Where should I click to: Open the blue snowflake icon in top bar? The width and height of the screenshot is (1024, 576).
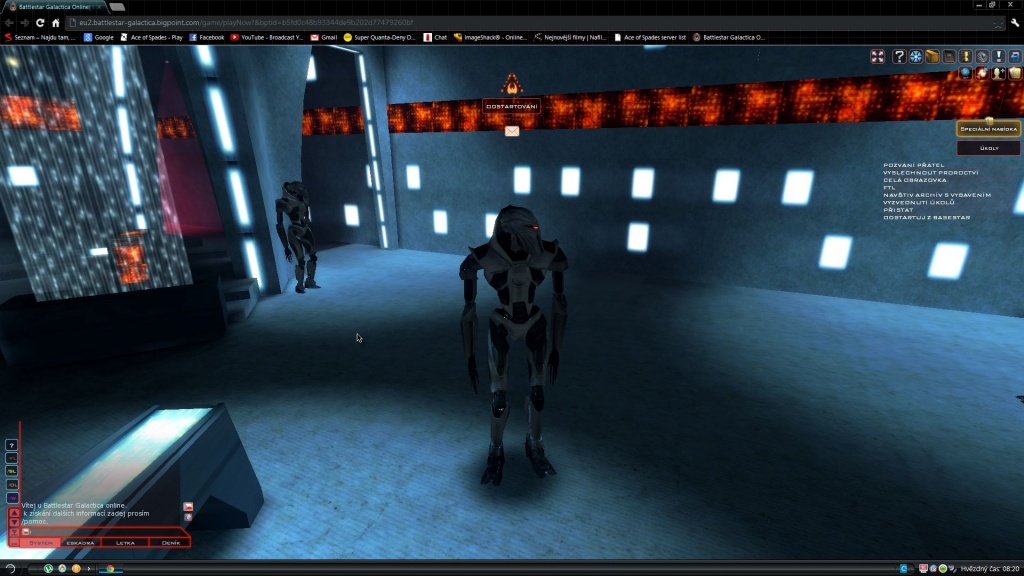915,57
